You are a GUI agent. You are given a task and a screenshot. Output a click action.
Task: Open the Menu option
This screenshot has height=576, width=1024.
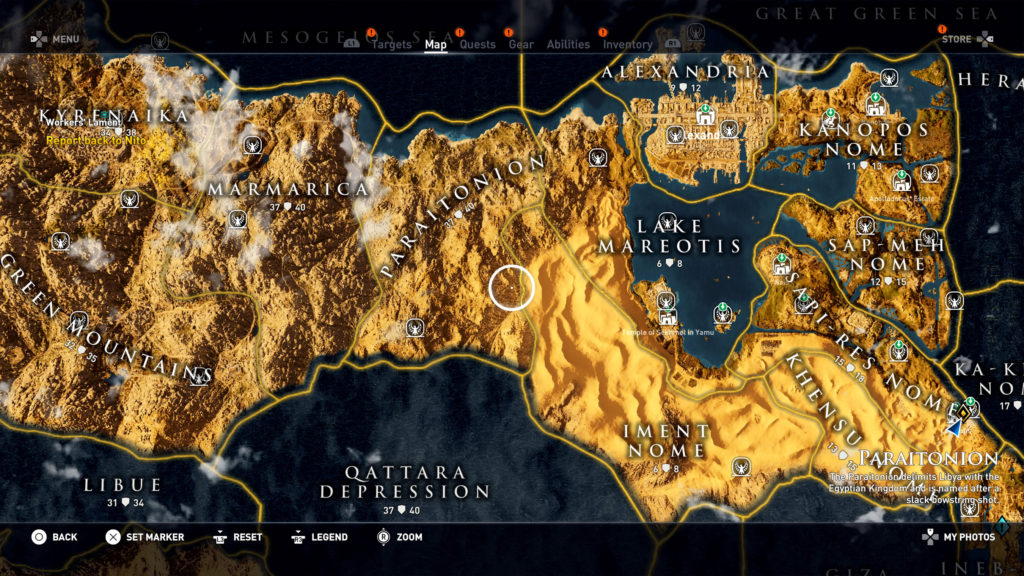pyautogui.click(x=54, y=40)
